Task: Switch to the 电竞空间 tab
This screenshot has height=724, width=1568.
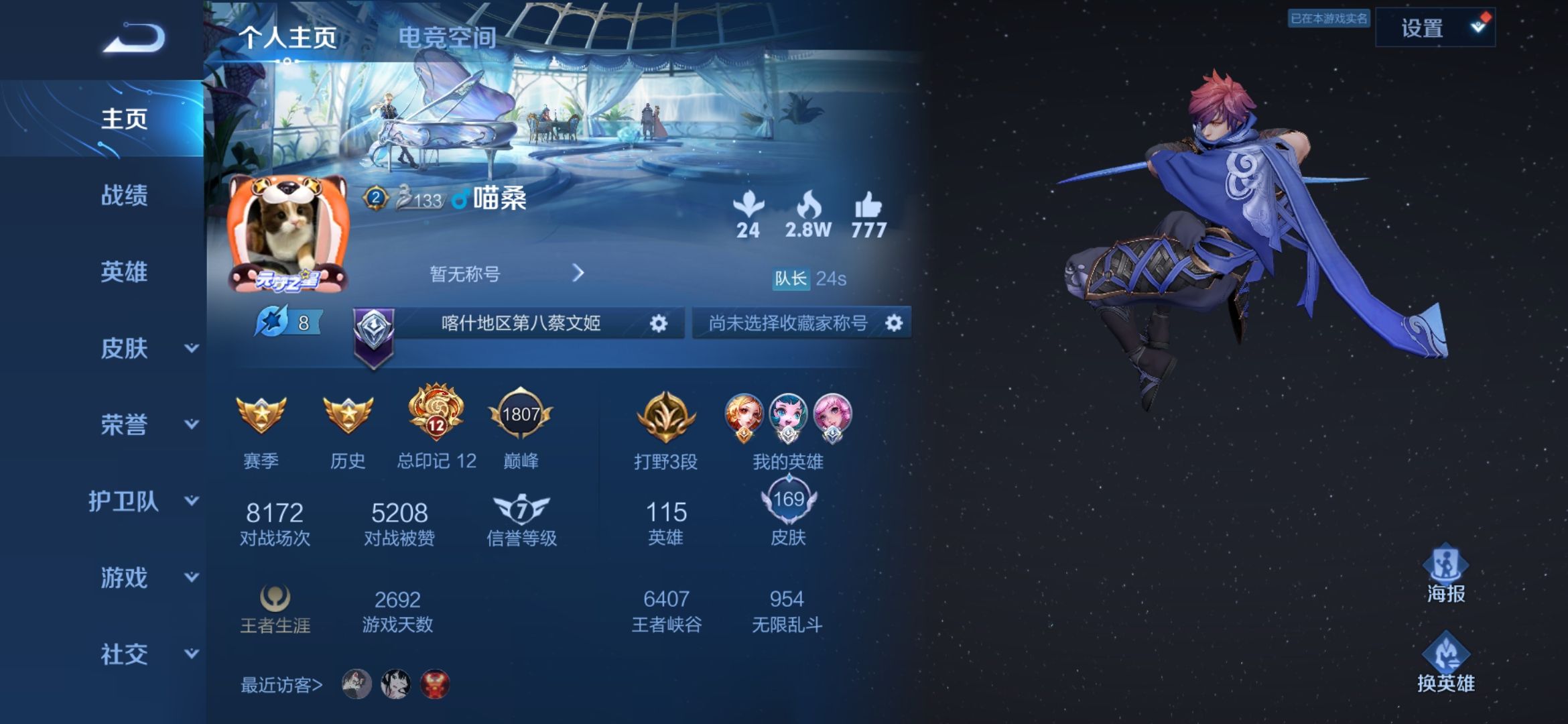Action: (447, 38)
